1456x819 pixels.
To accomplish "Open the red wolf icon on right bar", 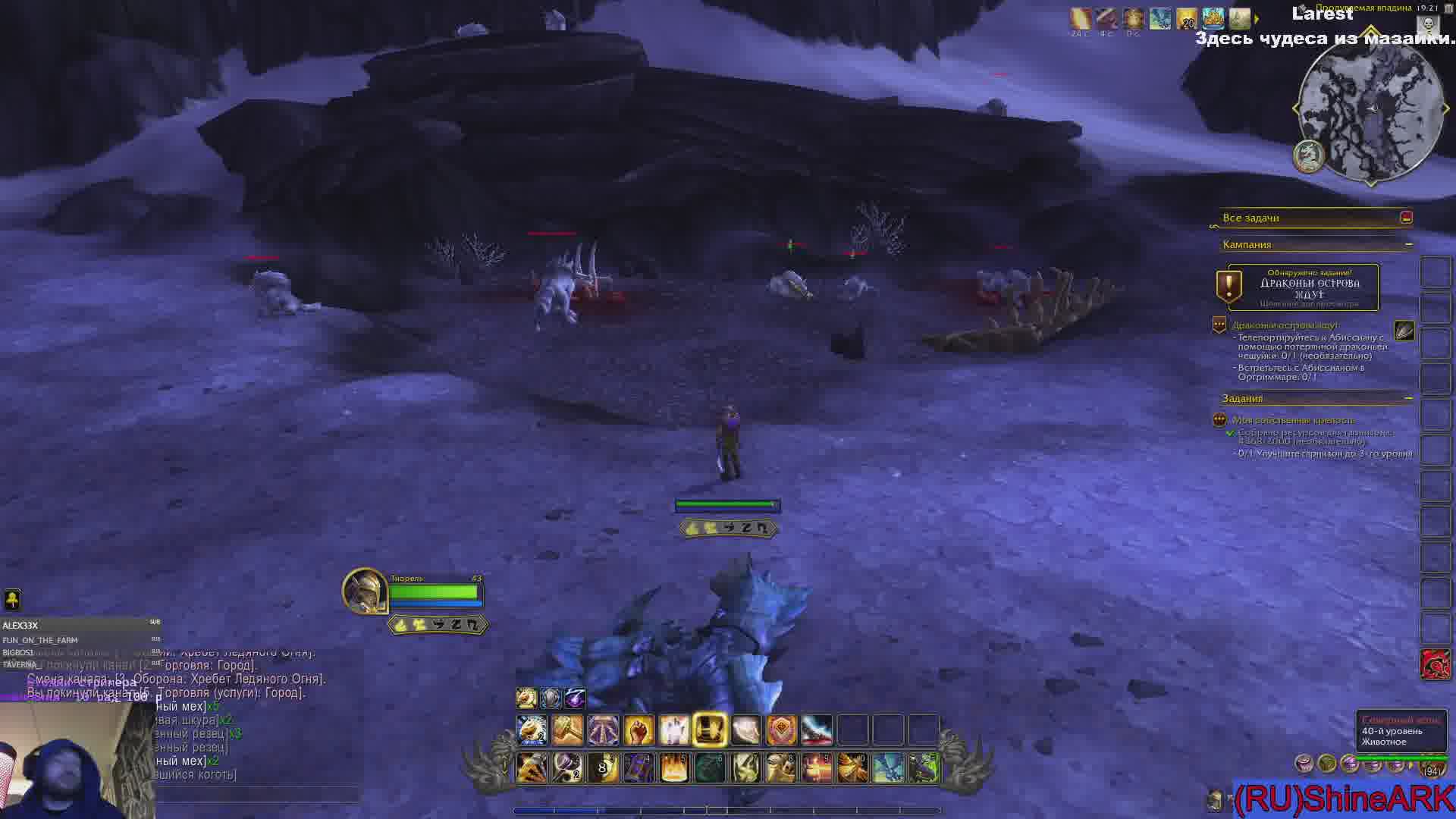I will [x=1435, y=664].
